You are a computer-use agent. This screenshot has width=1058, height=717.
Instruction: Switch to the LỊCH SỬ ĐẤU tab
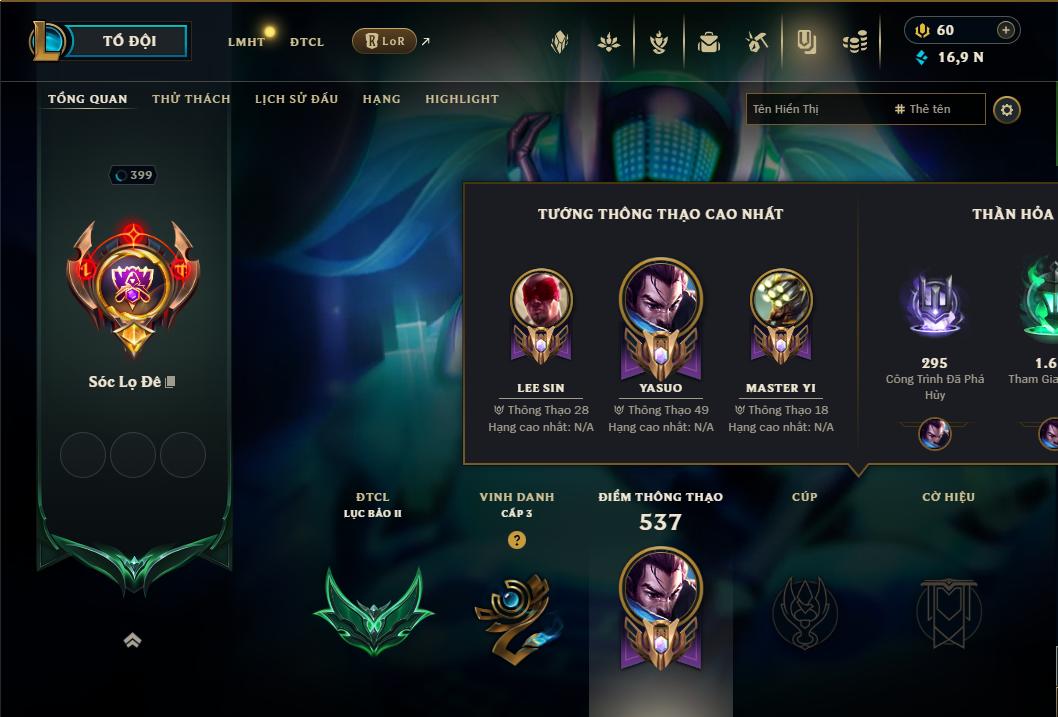tap(296, 99)
